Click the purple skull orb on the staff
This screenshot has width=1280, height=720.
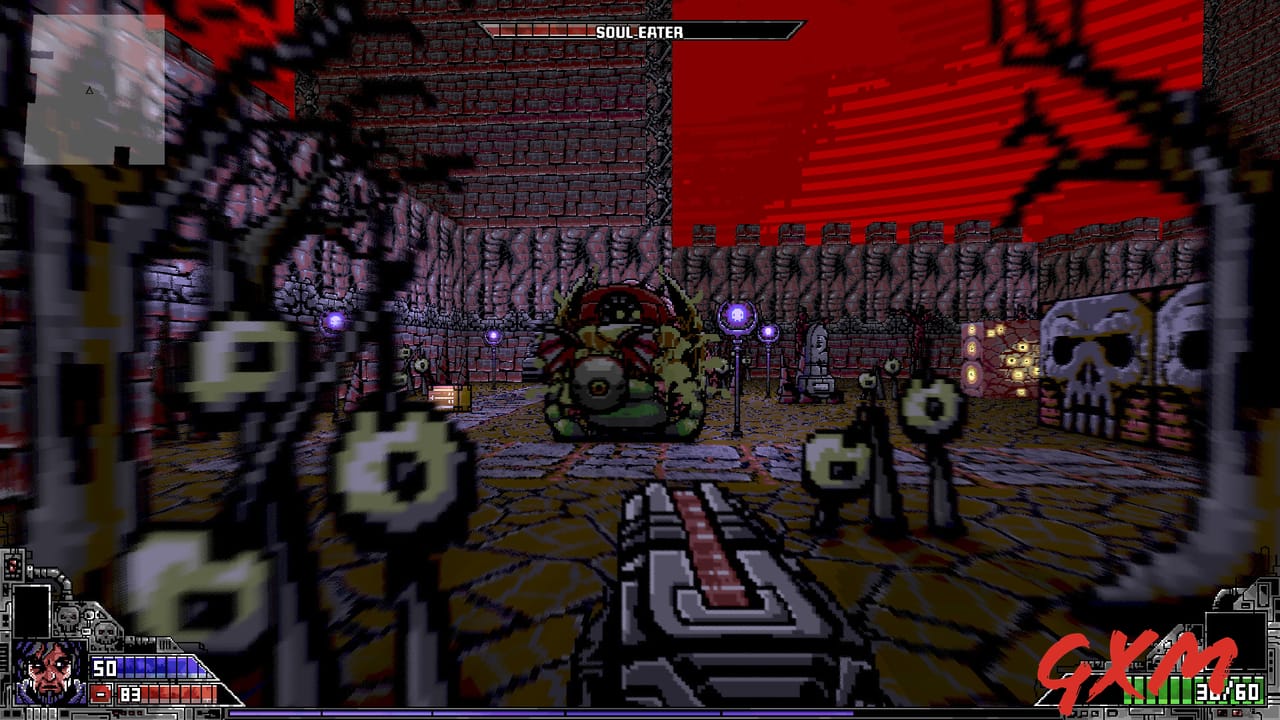[737, 313]
